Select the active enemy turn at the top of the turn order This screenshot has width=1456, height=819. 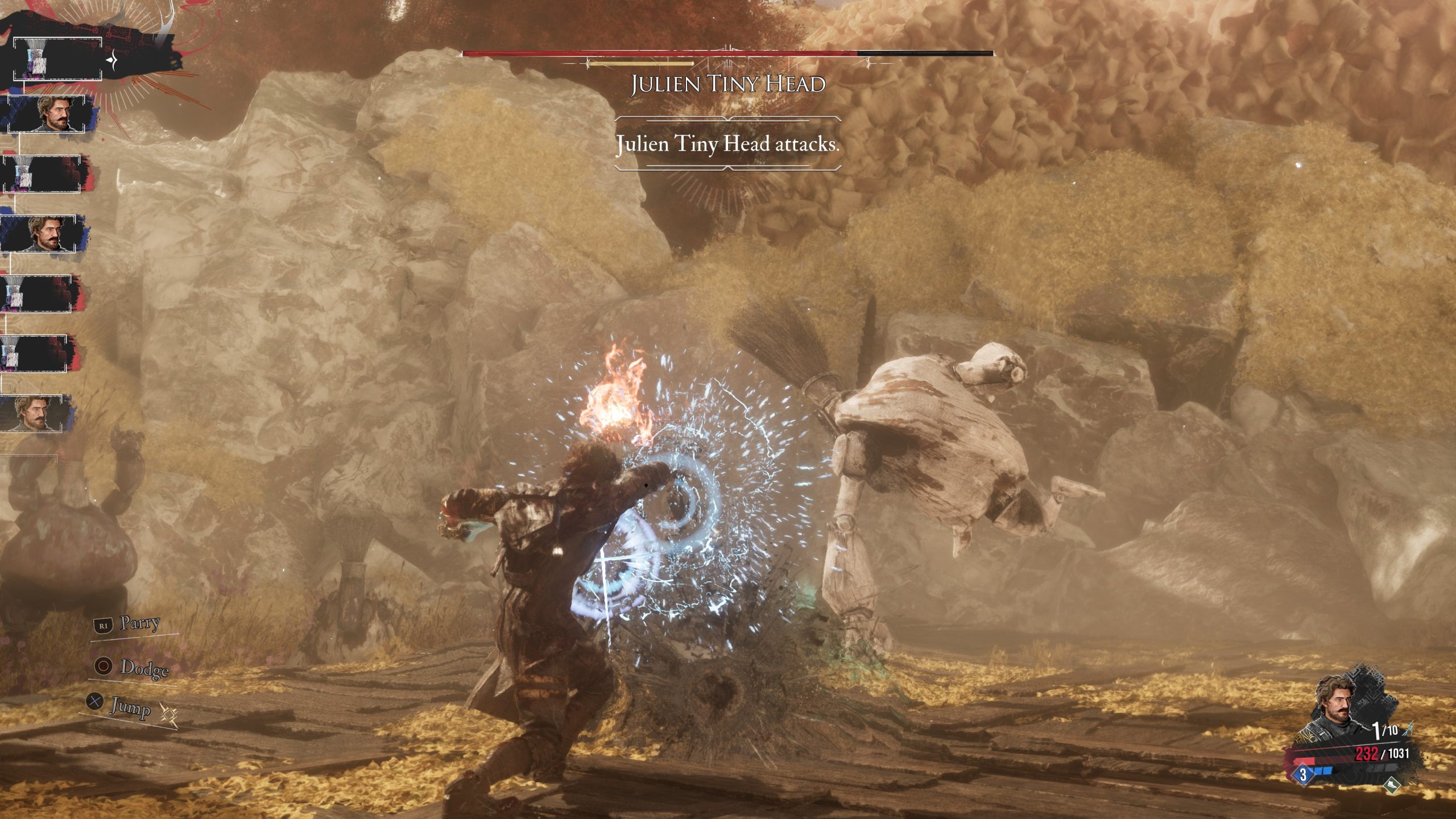tap(57, 59)
